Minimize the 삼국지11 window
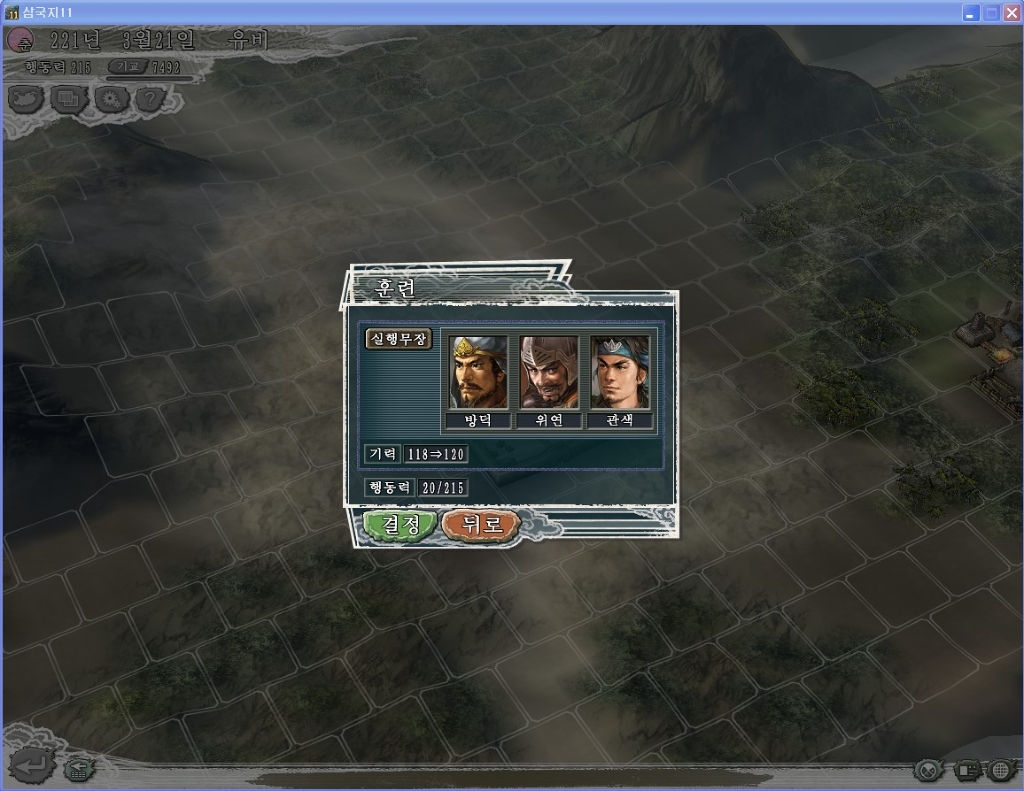Image resolution: width=1024 pixels, height=791 pixels. [971, 13]
